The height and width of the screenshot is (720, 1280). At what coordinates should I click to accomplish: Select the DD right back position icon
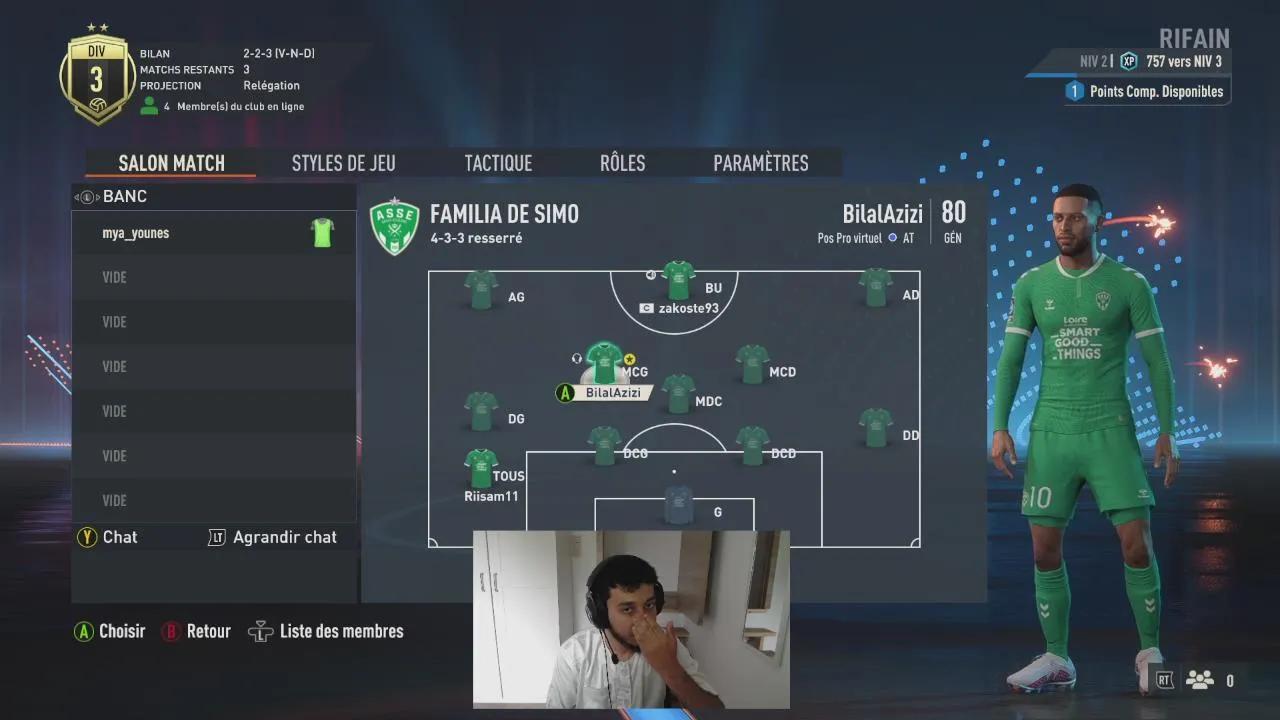(x=876, y=427)
